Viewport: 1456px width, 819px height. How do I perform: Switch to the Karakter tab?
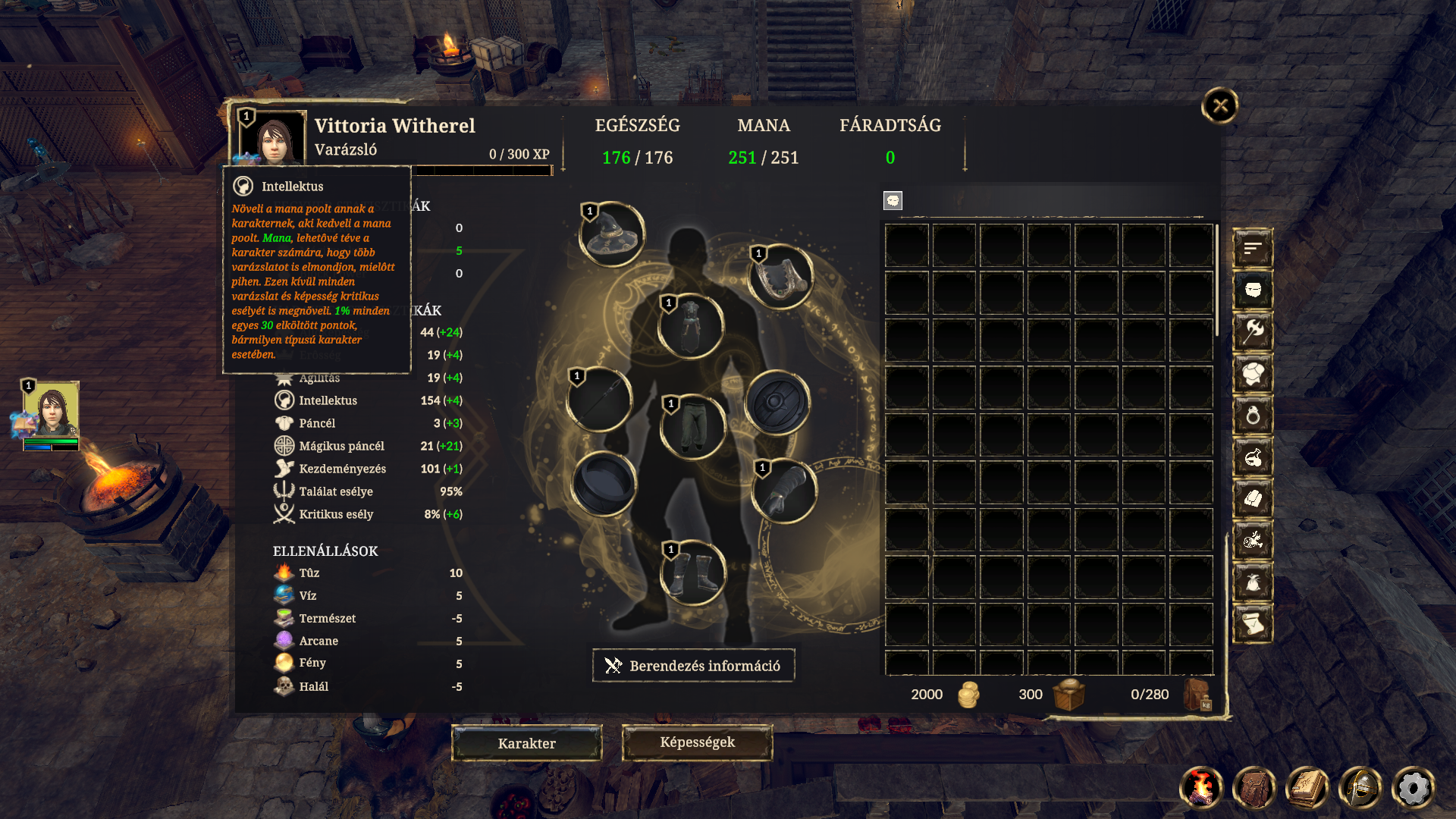point(527,743)
